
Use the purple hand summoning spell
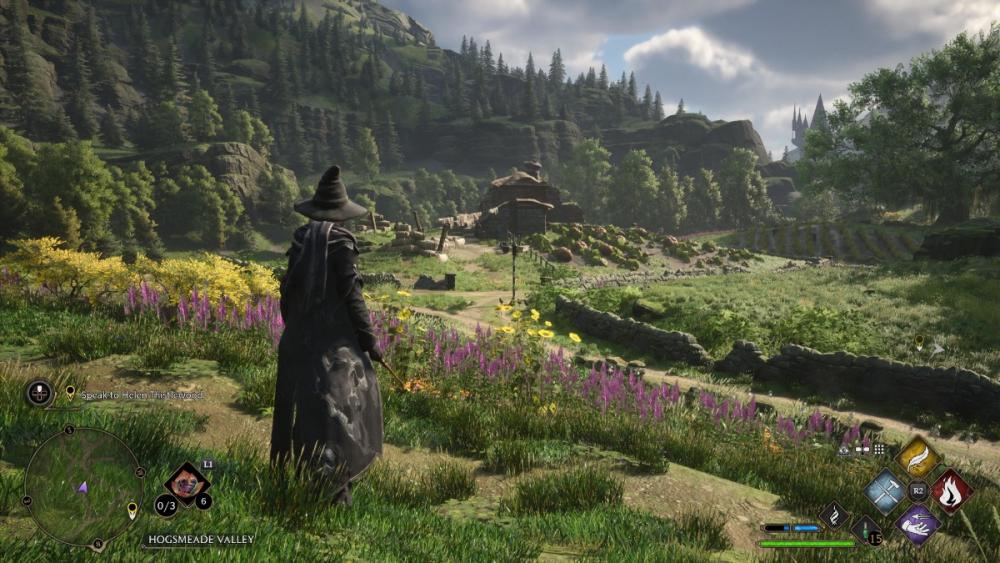click(x=918, y=524)
